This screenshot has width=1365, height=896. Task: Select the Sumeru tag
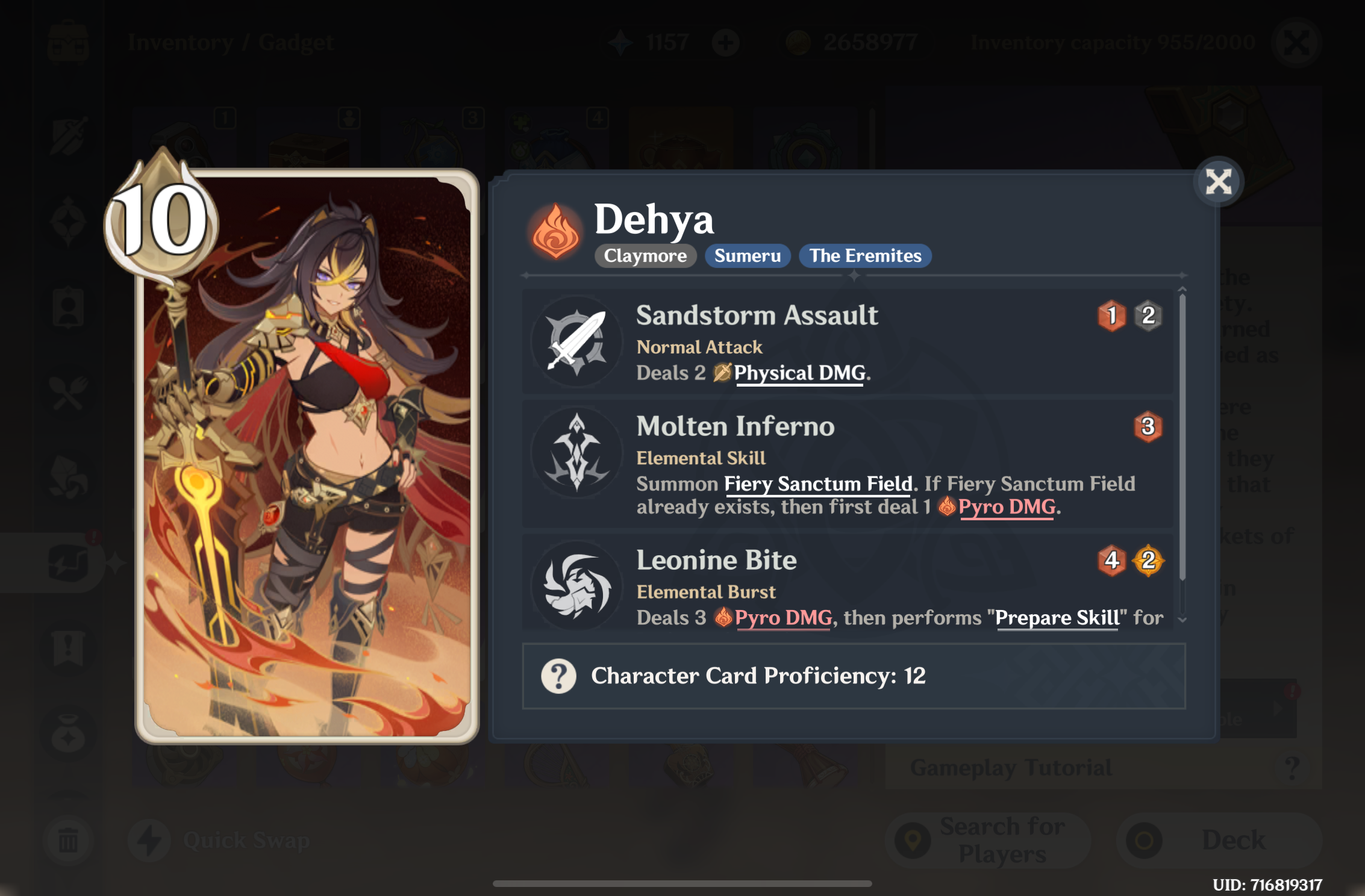(x=747, y=256)
